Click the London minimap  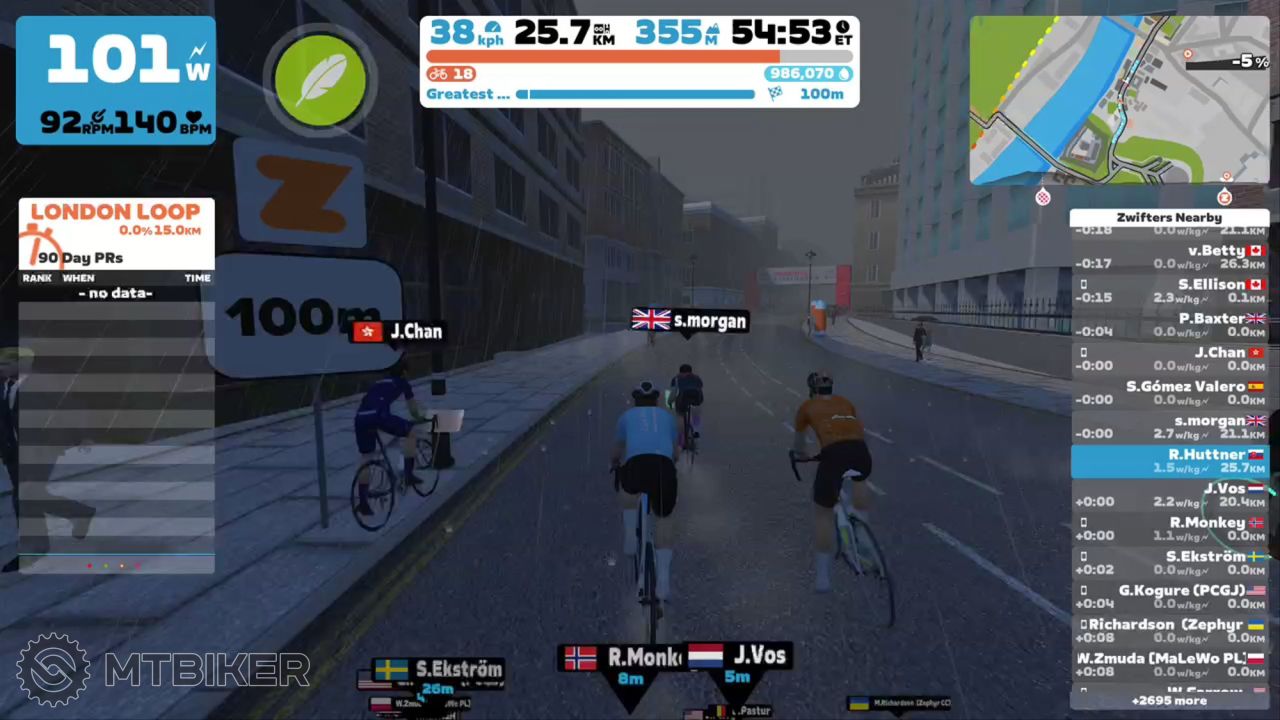(x=1119, y=99)
